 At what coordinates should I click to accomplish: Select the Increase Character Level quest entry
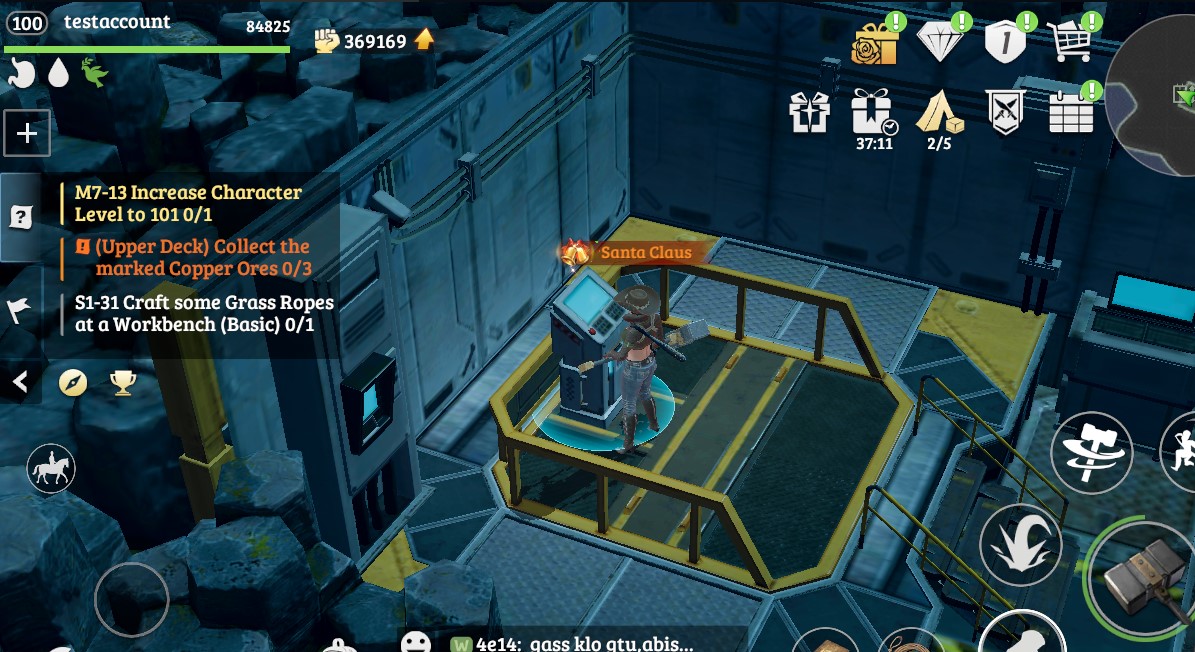point(188,203)
